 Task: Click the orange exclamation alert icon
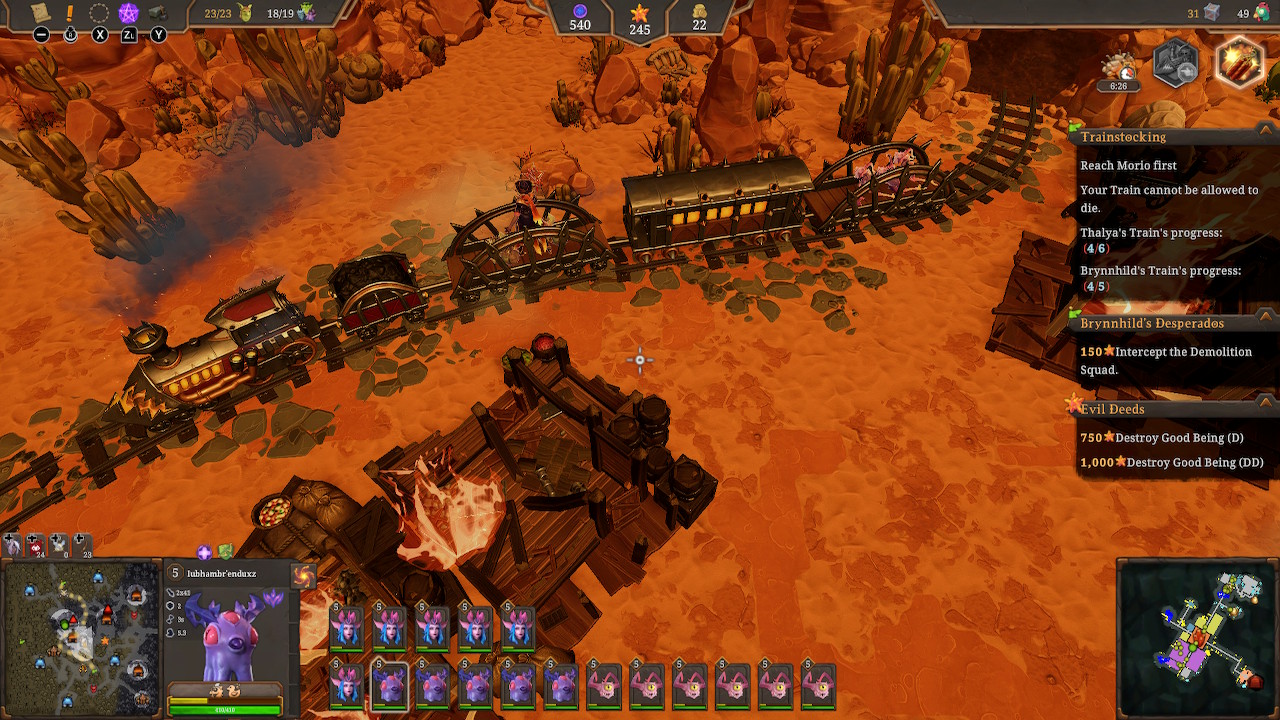pyautogui.click(x=69, y=13)
